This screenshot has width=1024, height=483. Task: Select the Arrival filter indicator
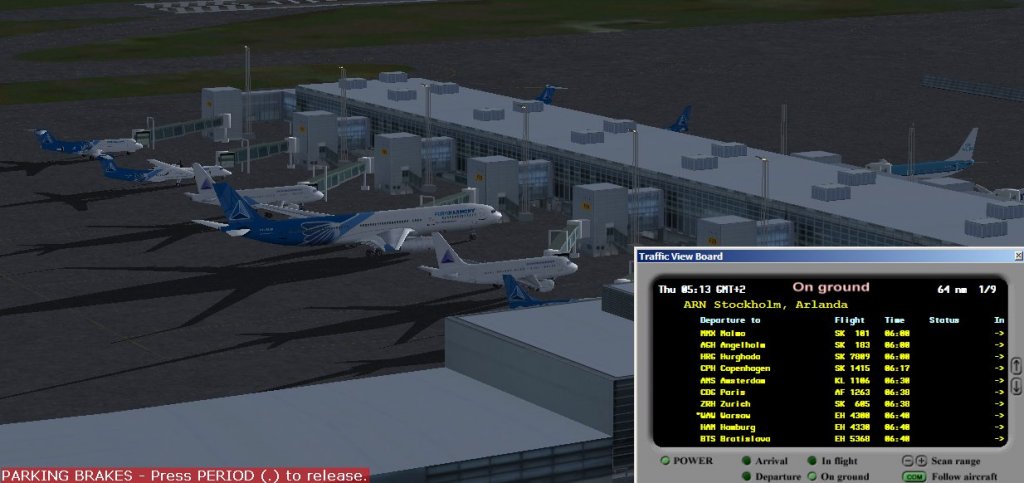pos(746,461)
